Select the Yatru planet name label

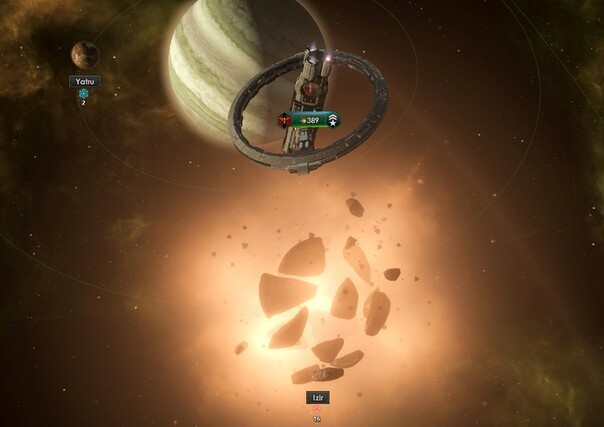(85, 81)
